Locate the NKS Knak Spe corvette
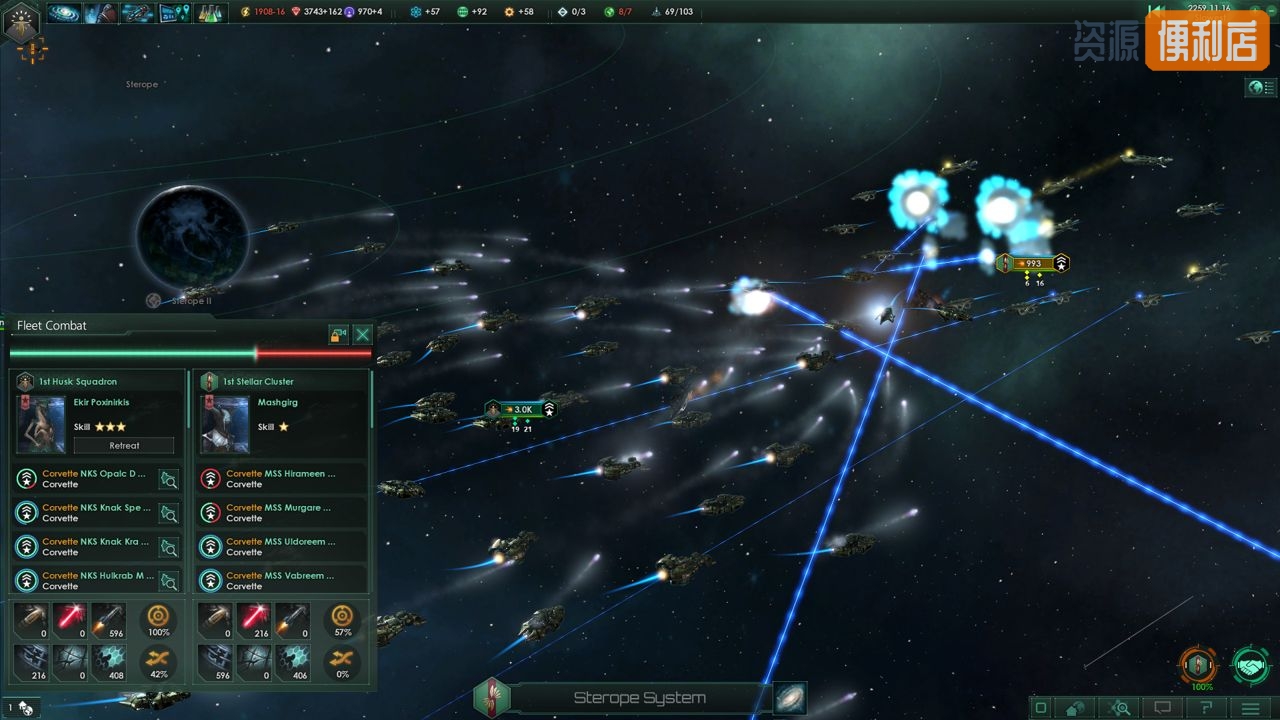Image resolution: width=1280 pixels, height=720 pixels. point(169,513)
